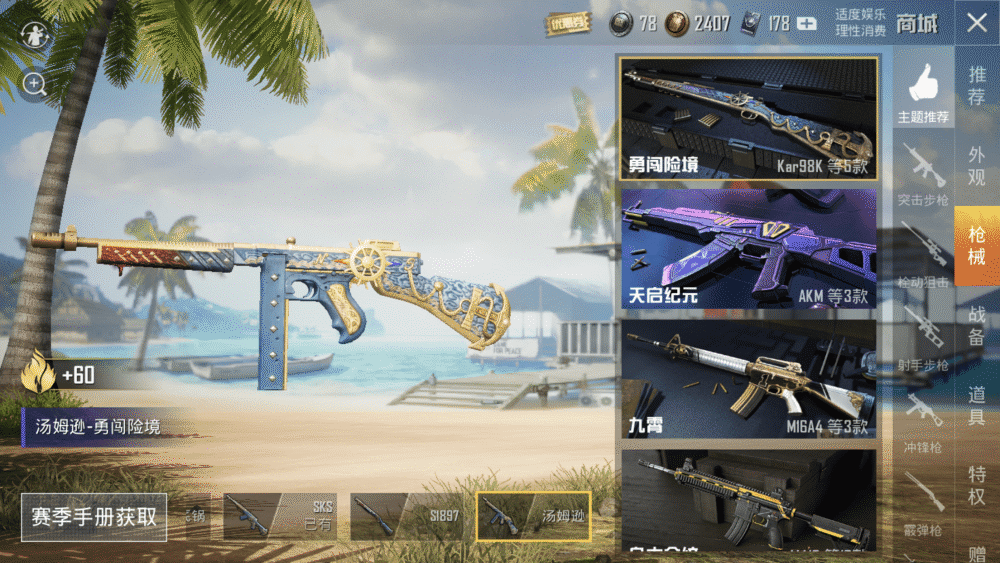Switch to the 推荐 shop tab

(976, 86)
